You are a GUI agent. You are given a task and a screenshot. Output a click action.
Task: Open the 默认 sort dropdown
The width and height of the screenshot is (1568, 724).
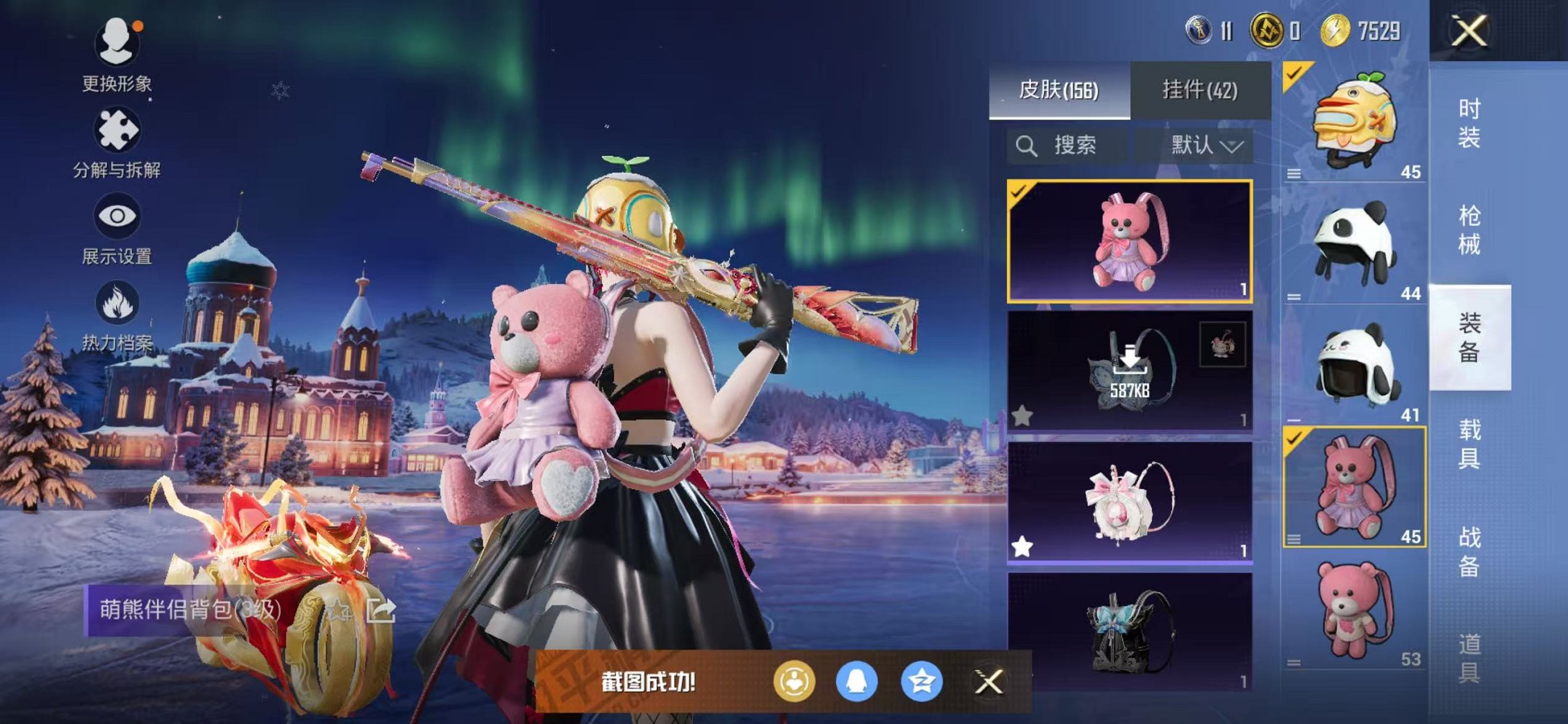point(1206,146)
